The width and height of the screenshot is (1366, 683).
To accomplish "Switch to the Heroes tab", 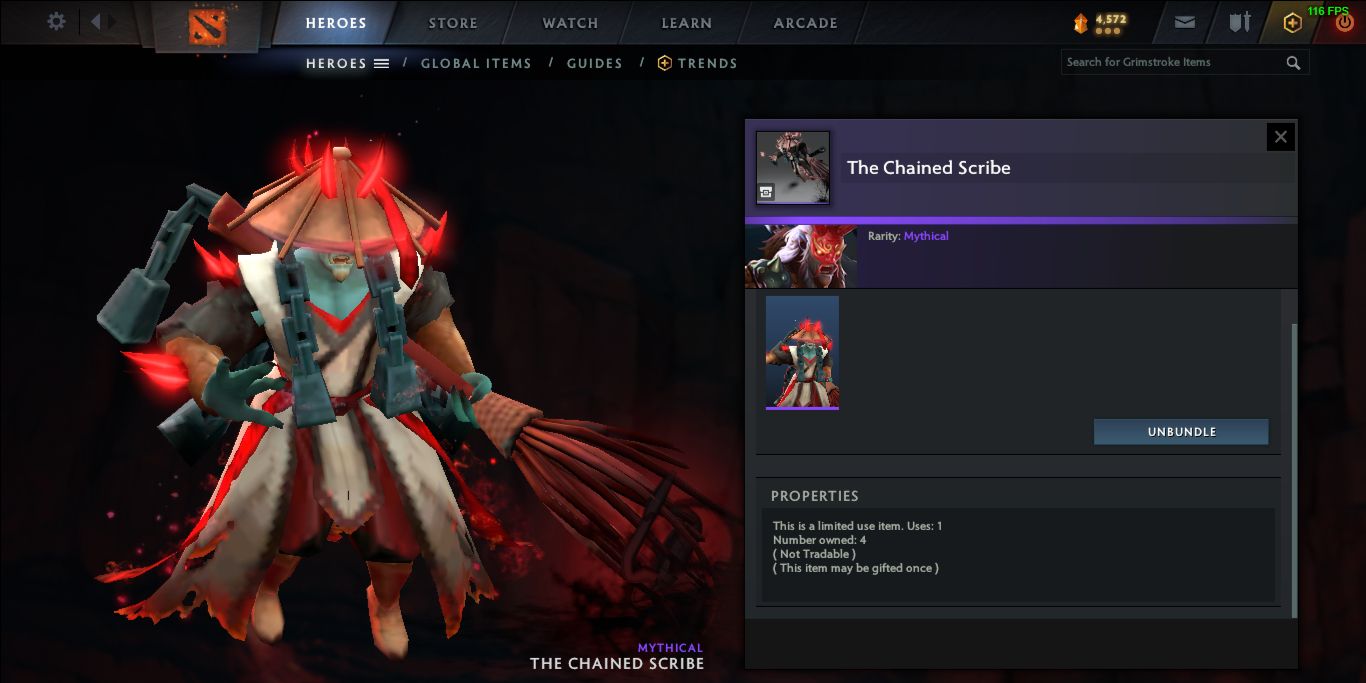I will tap(336, 23).
